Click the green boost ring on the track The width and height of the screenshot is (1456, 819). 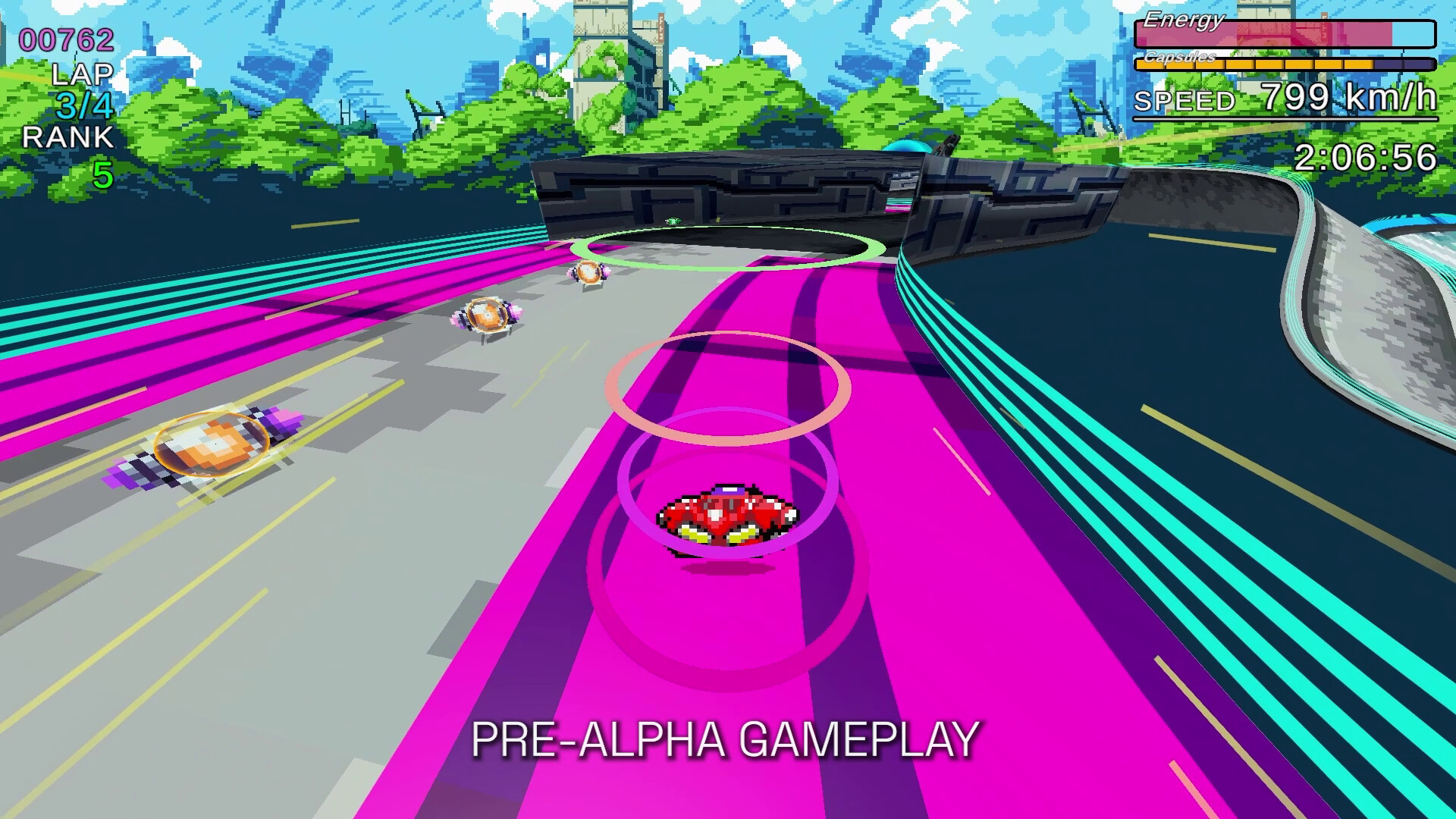coord(728,246)
